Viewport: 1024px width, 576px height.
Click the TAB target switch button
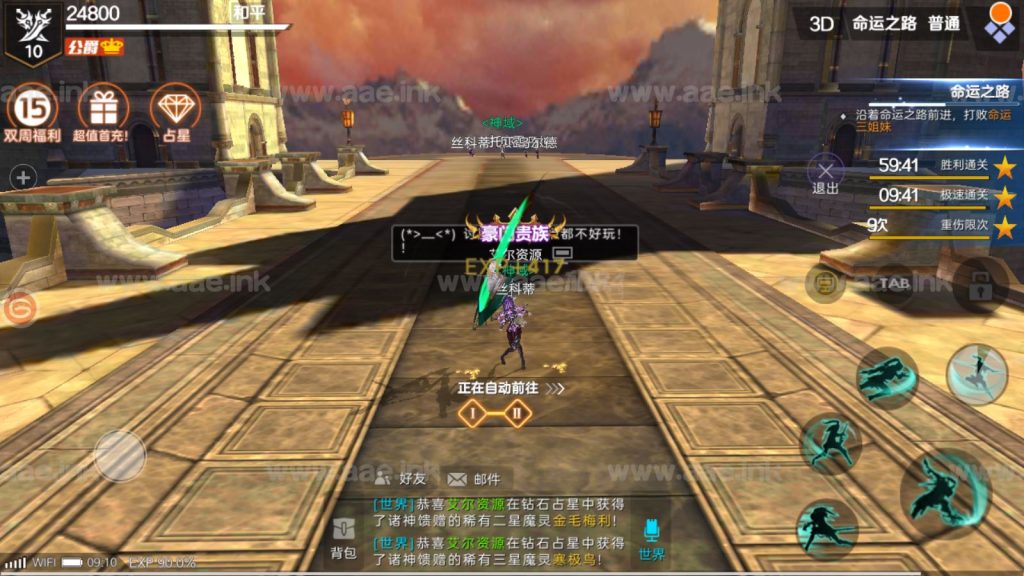tap(893, 284)
